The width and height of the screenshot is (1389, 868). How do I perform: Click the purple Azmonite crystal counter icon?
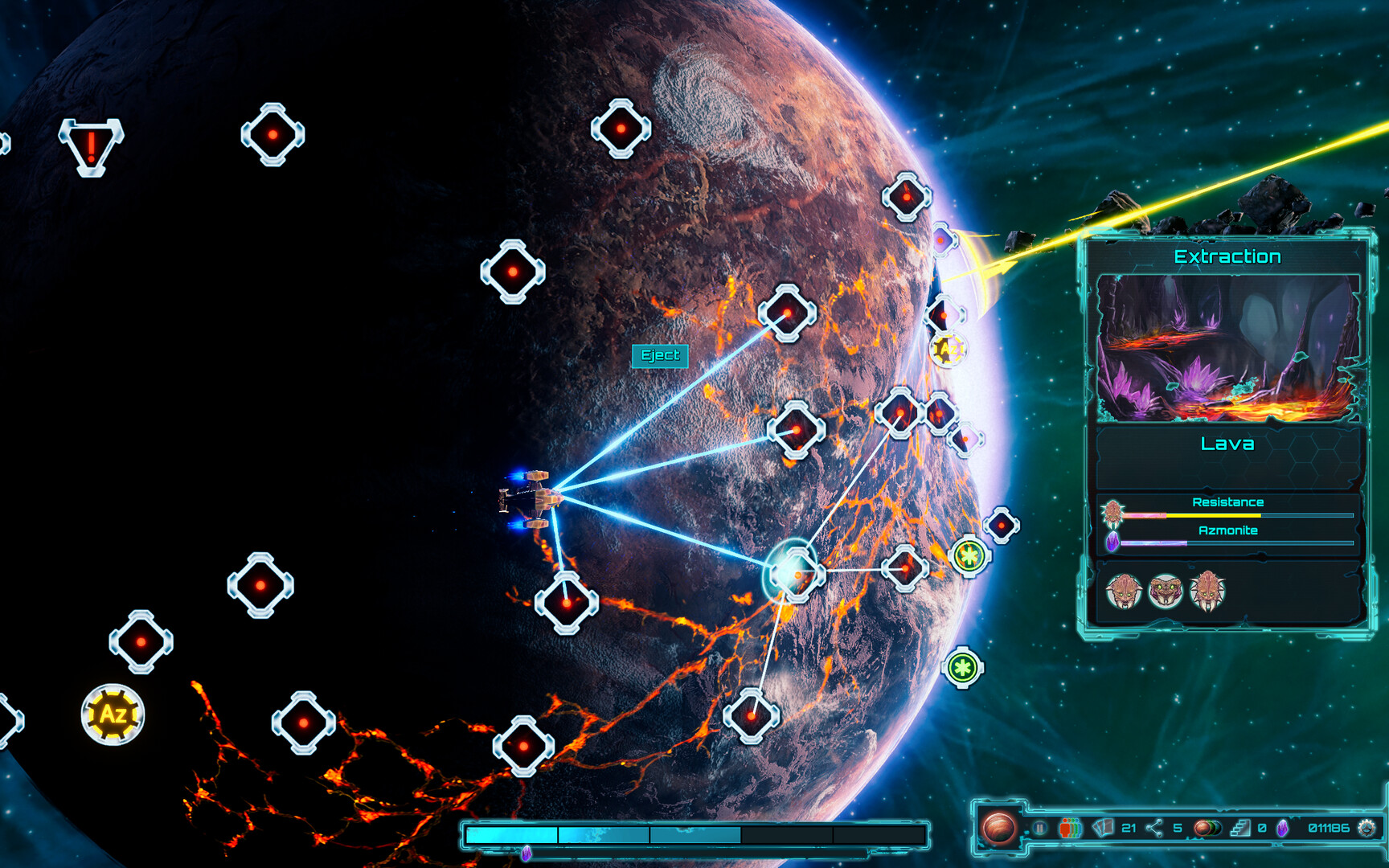[1284, 826]
